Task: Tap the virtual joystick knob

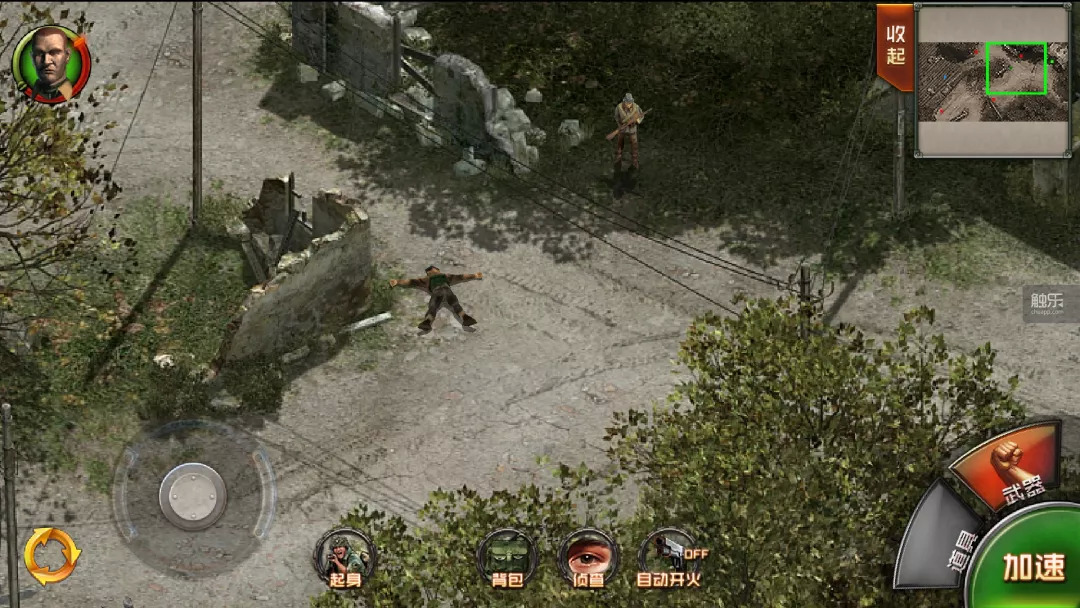Action: (192, 496)
